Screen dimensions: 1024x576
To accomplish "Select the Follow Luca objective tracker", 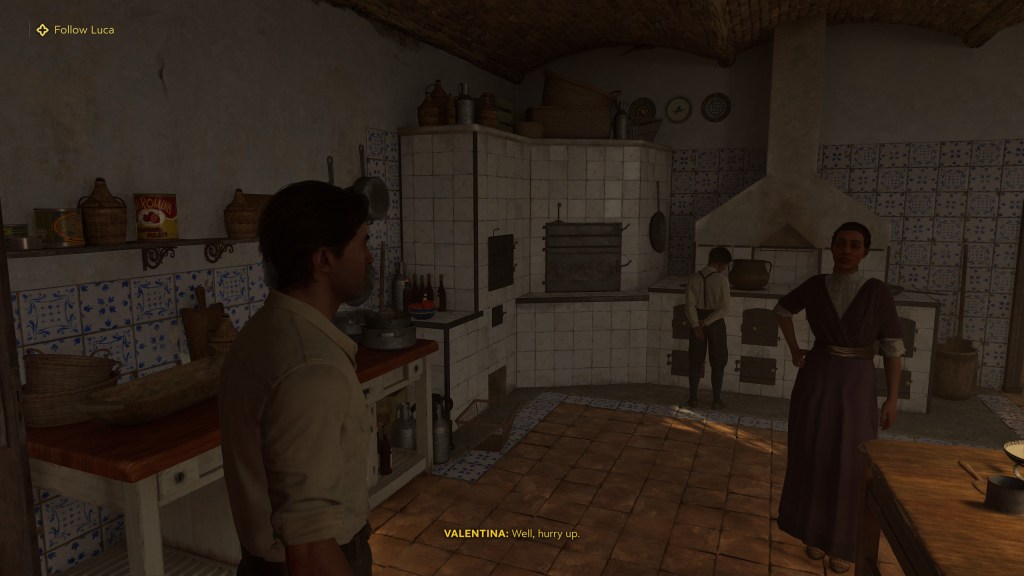I will tap(76, 30).
